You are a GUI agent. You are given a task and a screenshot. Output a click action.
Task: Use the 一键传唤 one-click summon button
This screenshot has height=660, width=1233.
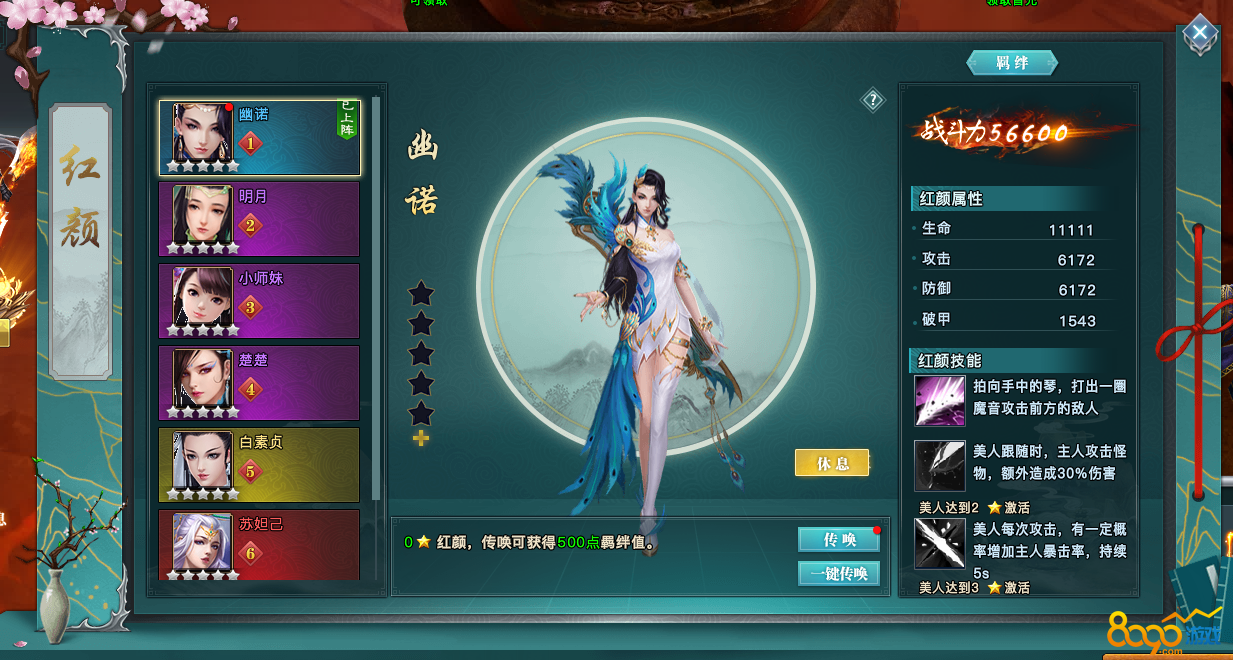(x=838, y=573)
